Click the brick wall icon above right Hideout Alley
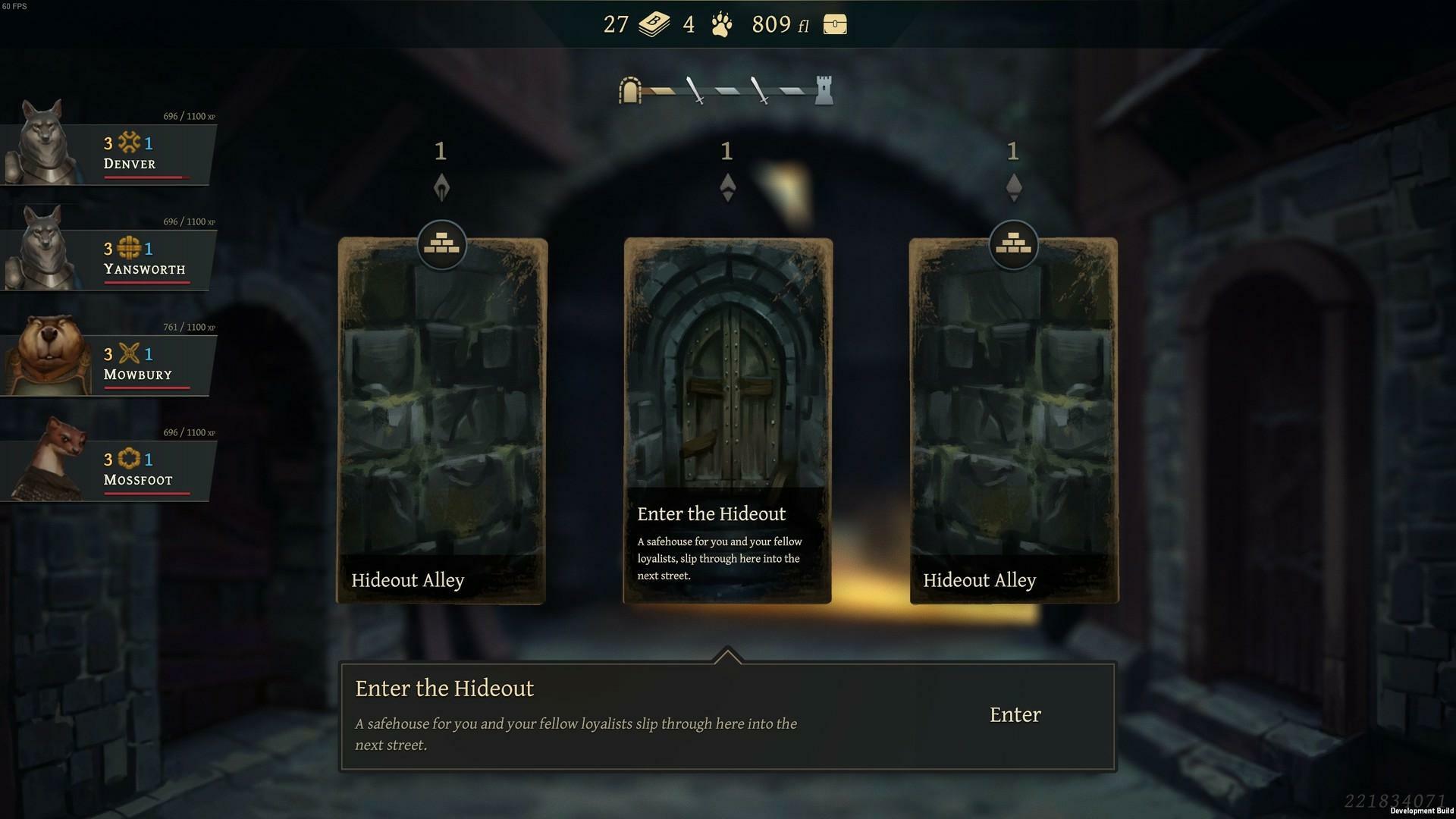Screen dimensions: 1456x819 click(x=1014, y=244)
